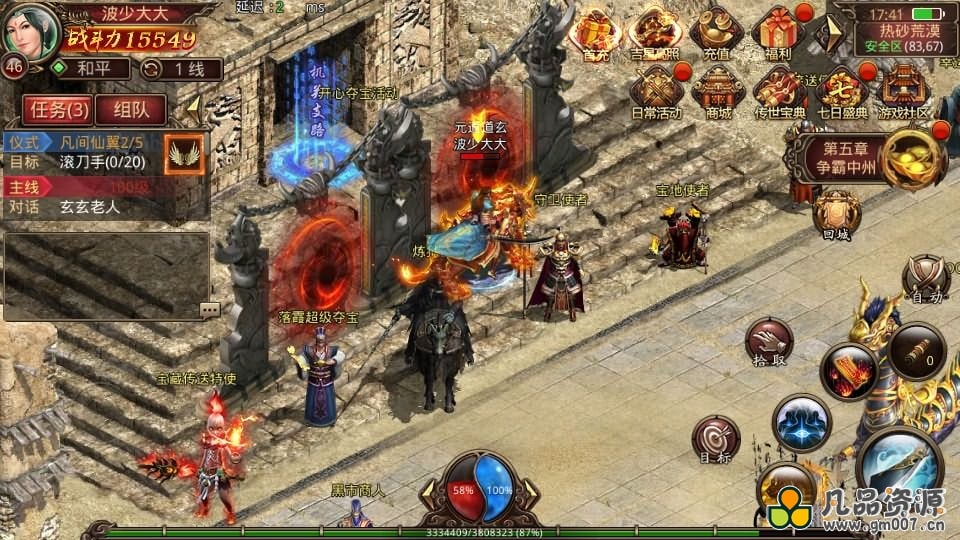Open the 福利 welfare gift box
Screen dimensions: 960x540
(776, 33)
